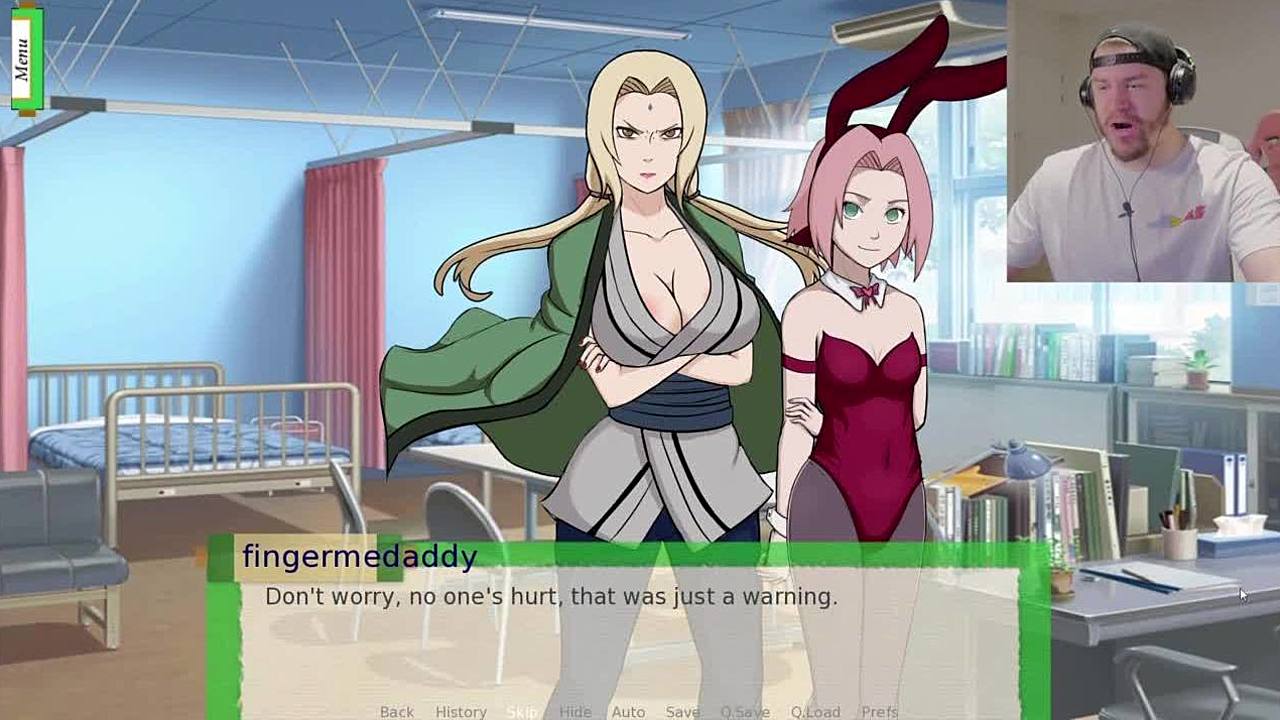This screenshot has height=720, width=1280.
Task: Go Back to the previous line
Action: click(396, 711)
